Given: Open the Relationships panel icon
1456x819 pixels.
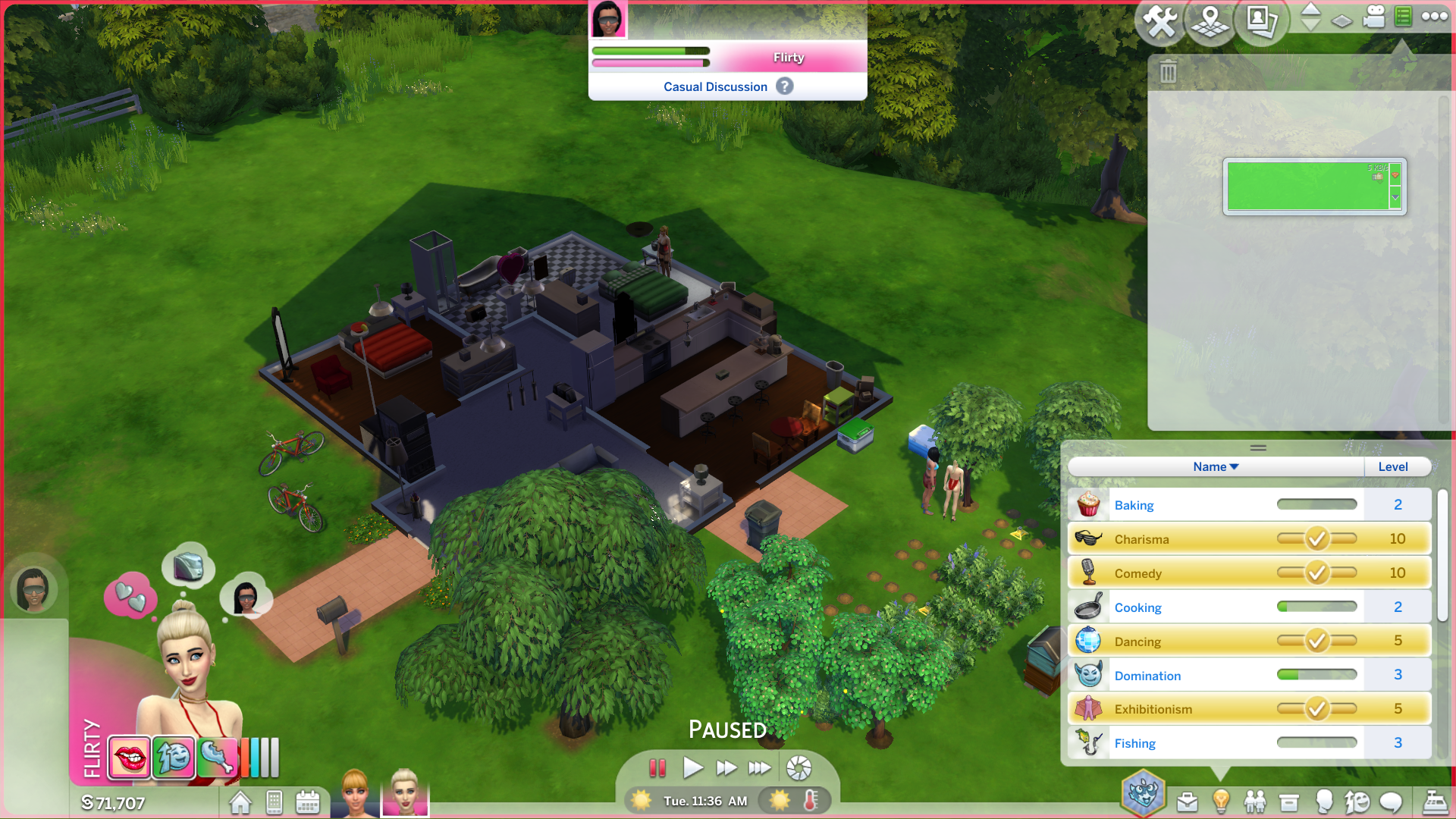Looking at the screenshot, I should (x=1255, y=800).
